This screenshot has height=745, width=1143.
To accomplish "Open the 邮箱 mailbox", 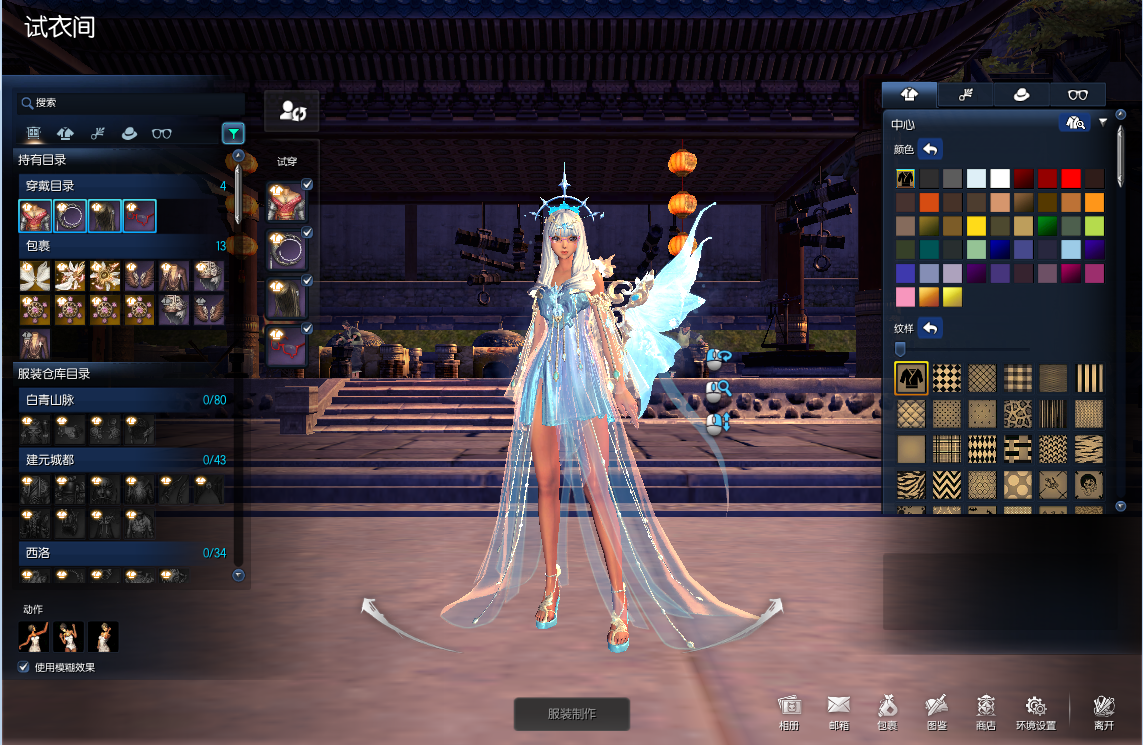I will tap(838, 712).
